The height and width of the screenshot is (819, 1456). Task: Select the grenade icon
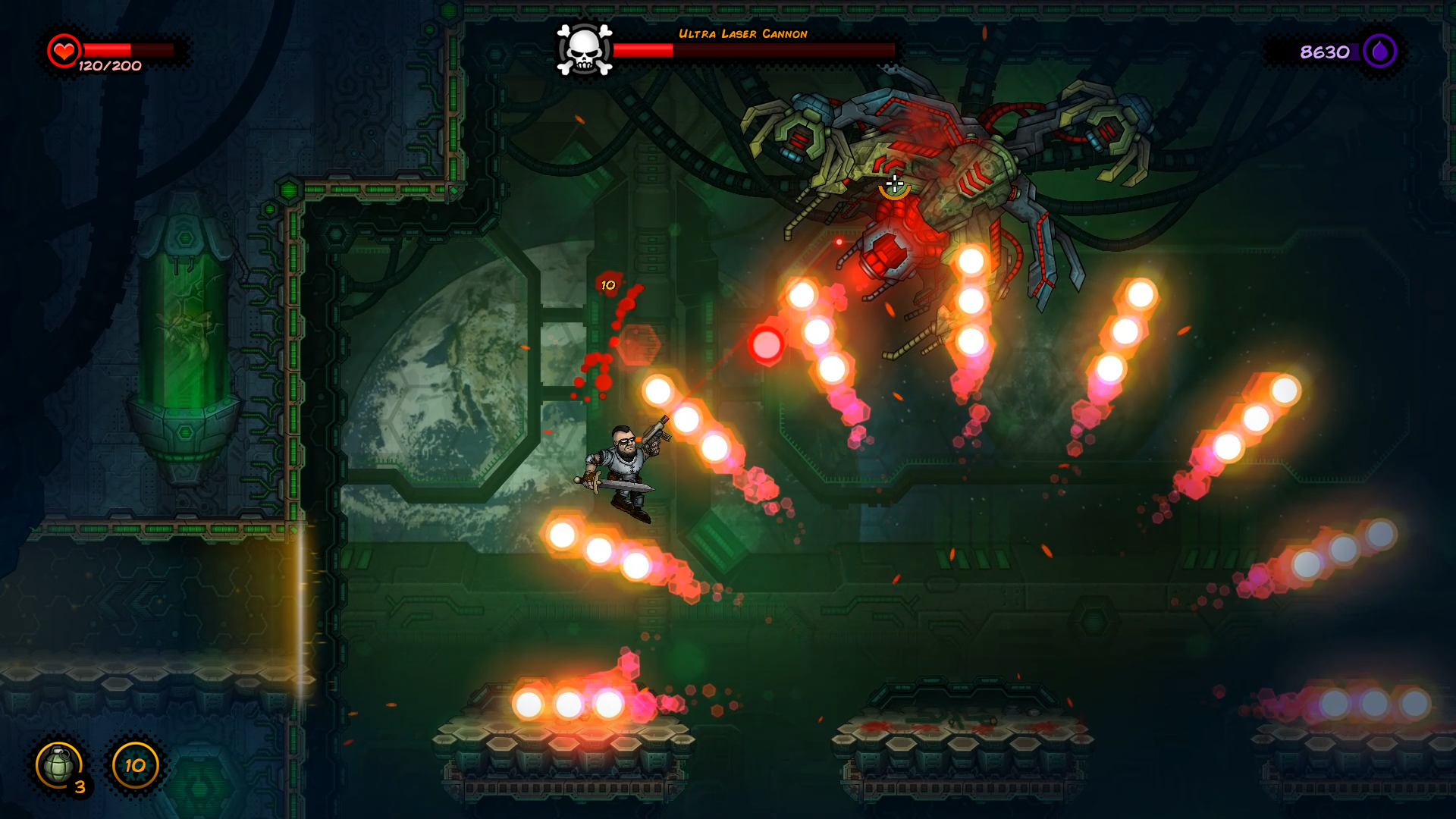click(59, 765)
